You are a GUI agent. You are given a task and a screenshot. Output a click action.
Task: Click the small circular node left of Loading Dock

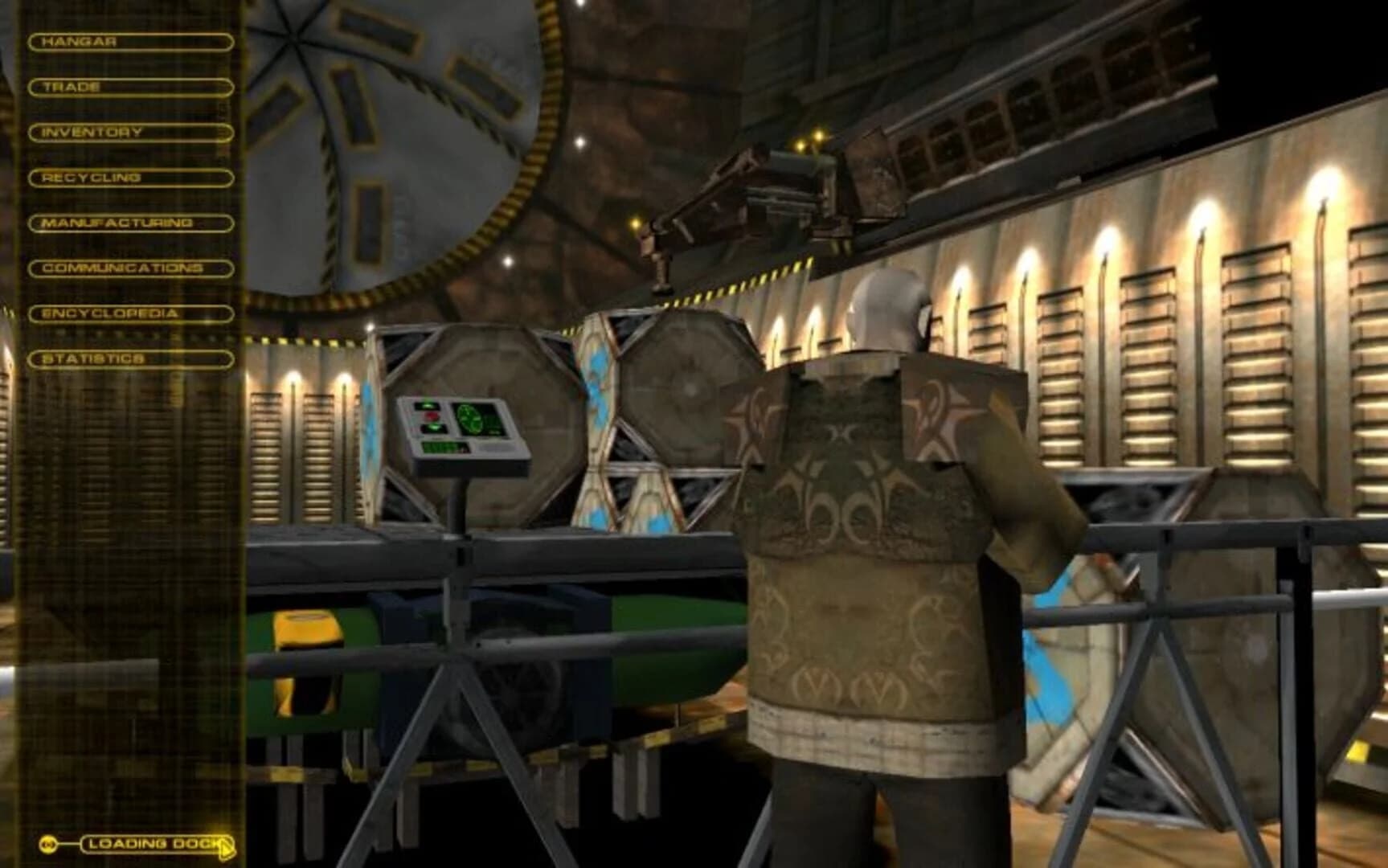tap(48, 843)
